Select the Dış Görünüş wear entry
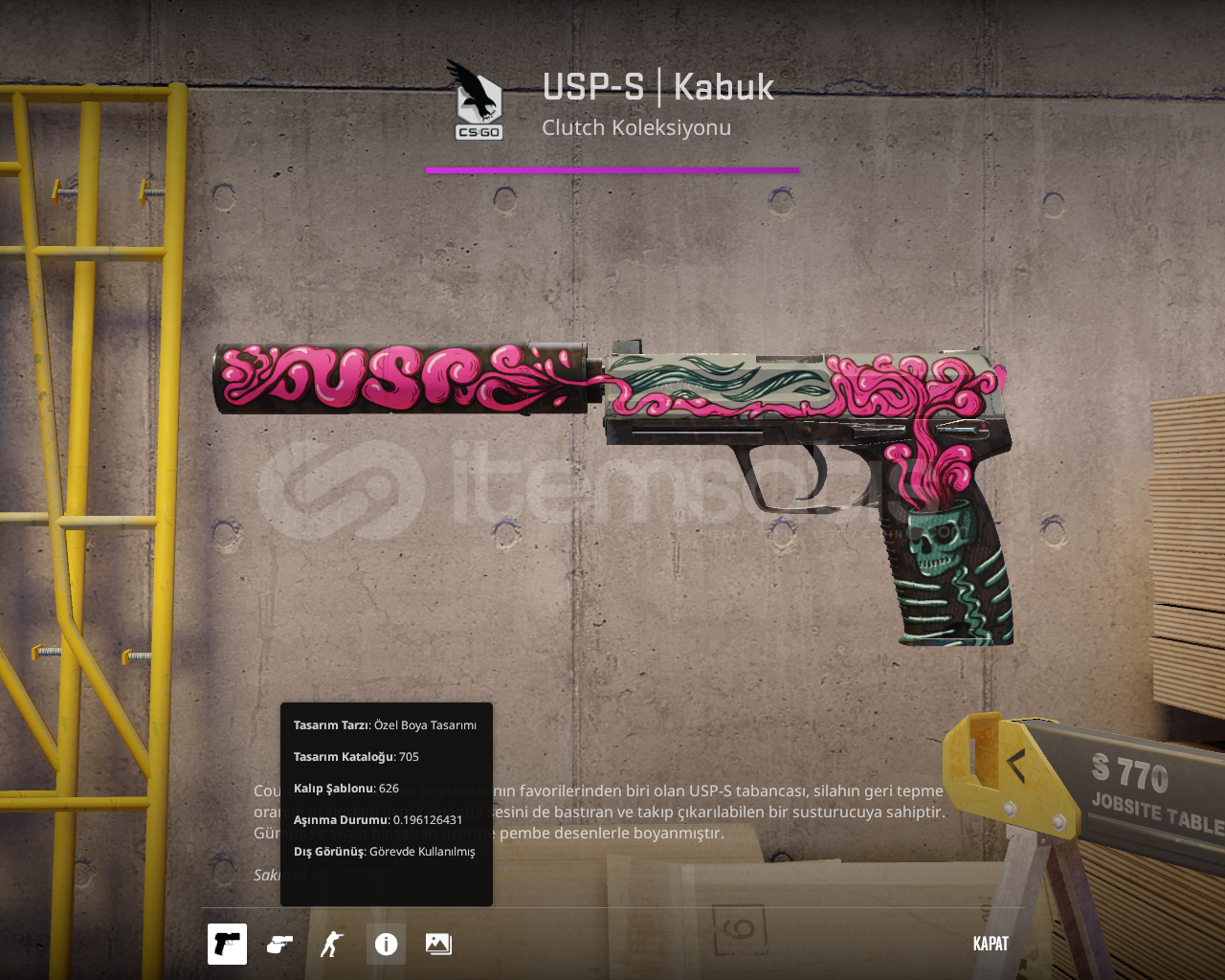The height and width of the screenshot is (980, 1225). pyautogui.click(x=383, y=851)
